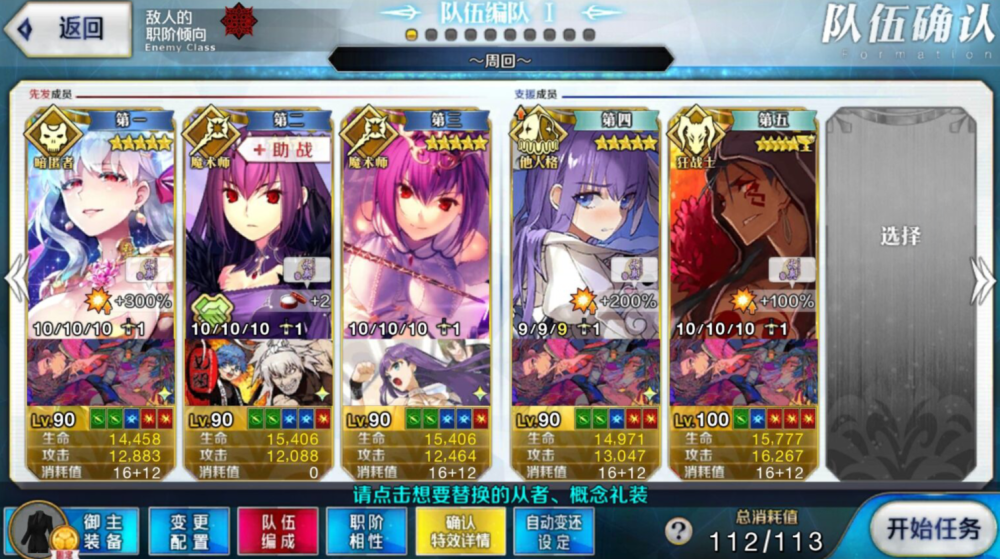The image size is (1000, 559).
Task: Tap the enemy class tendency icon
Action: coord(237,22)
